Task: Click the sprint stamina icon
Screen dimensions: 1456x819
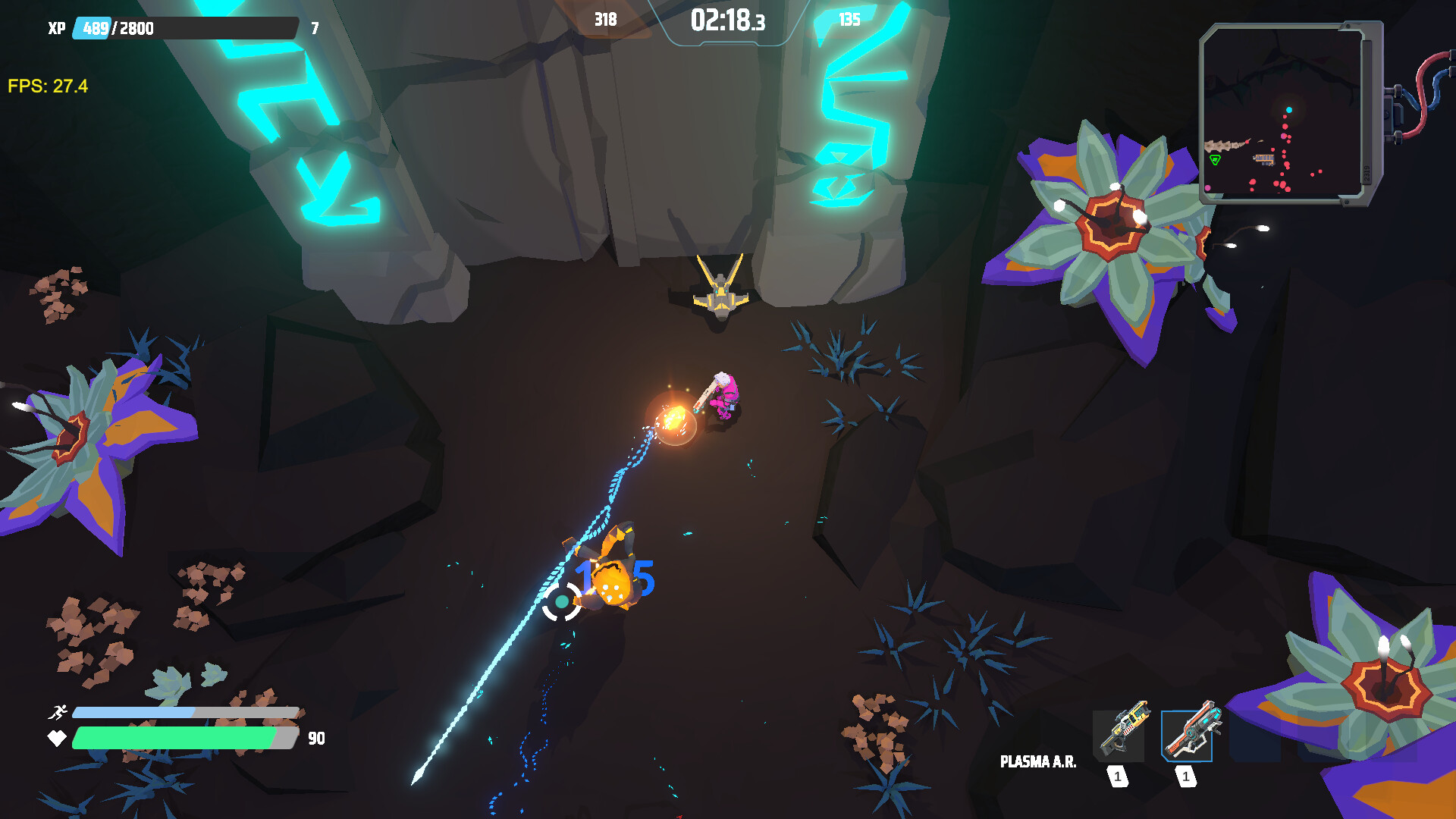Action: [x=58, y=711]
